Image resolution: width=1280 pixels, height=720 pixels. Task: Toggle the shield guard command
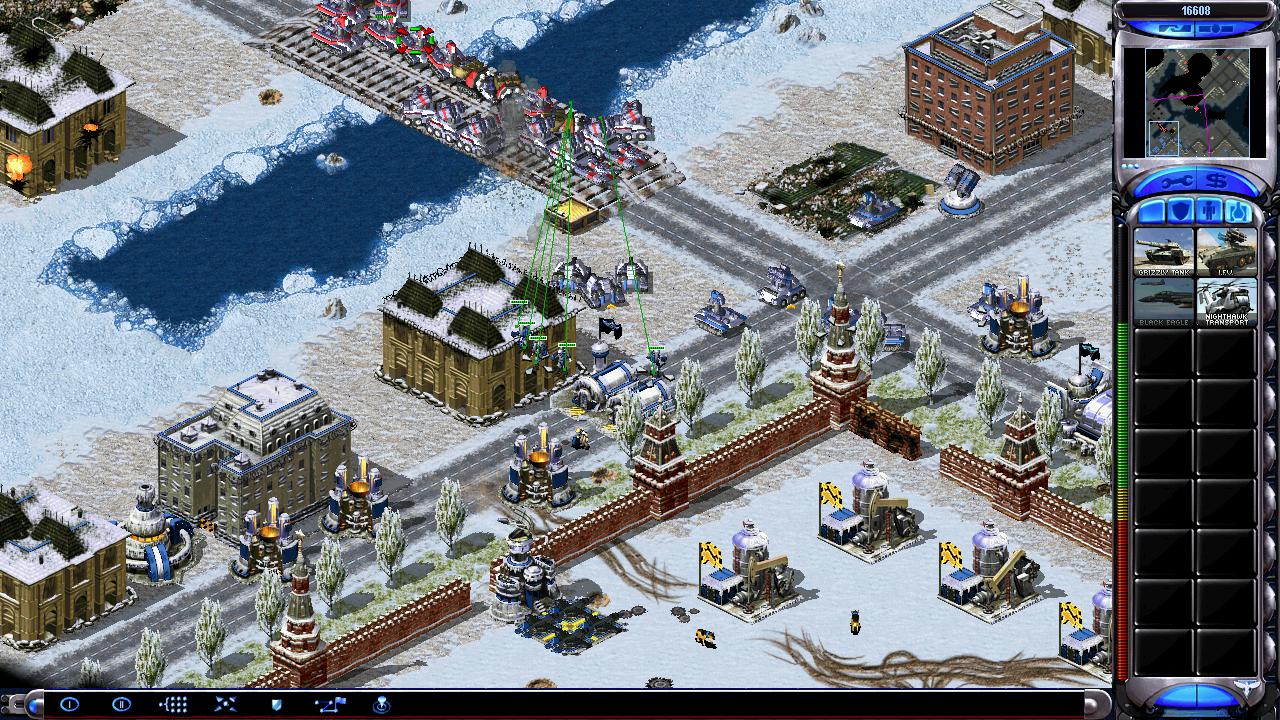coord(277,704)
